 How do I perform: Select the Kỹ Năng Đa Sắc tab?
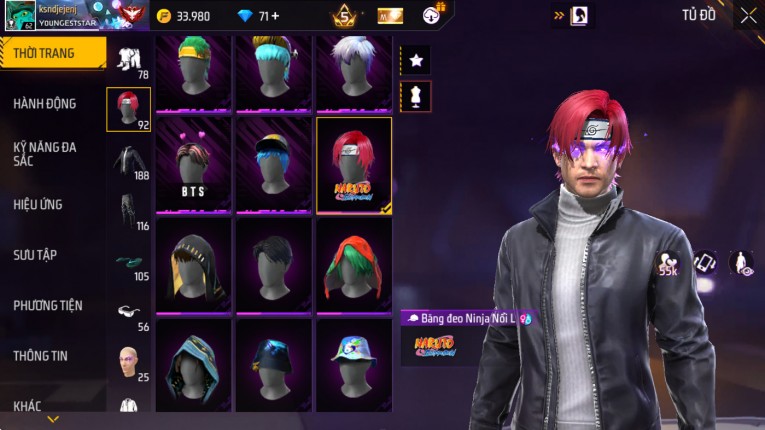pyautogui.click(x=45, y=153)
